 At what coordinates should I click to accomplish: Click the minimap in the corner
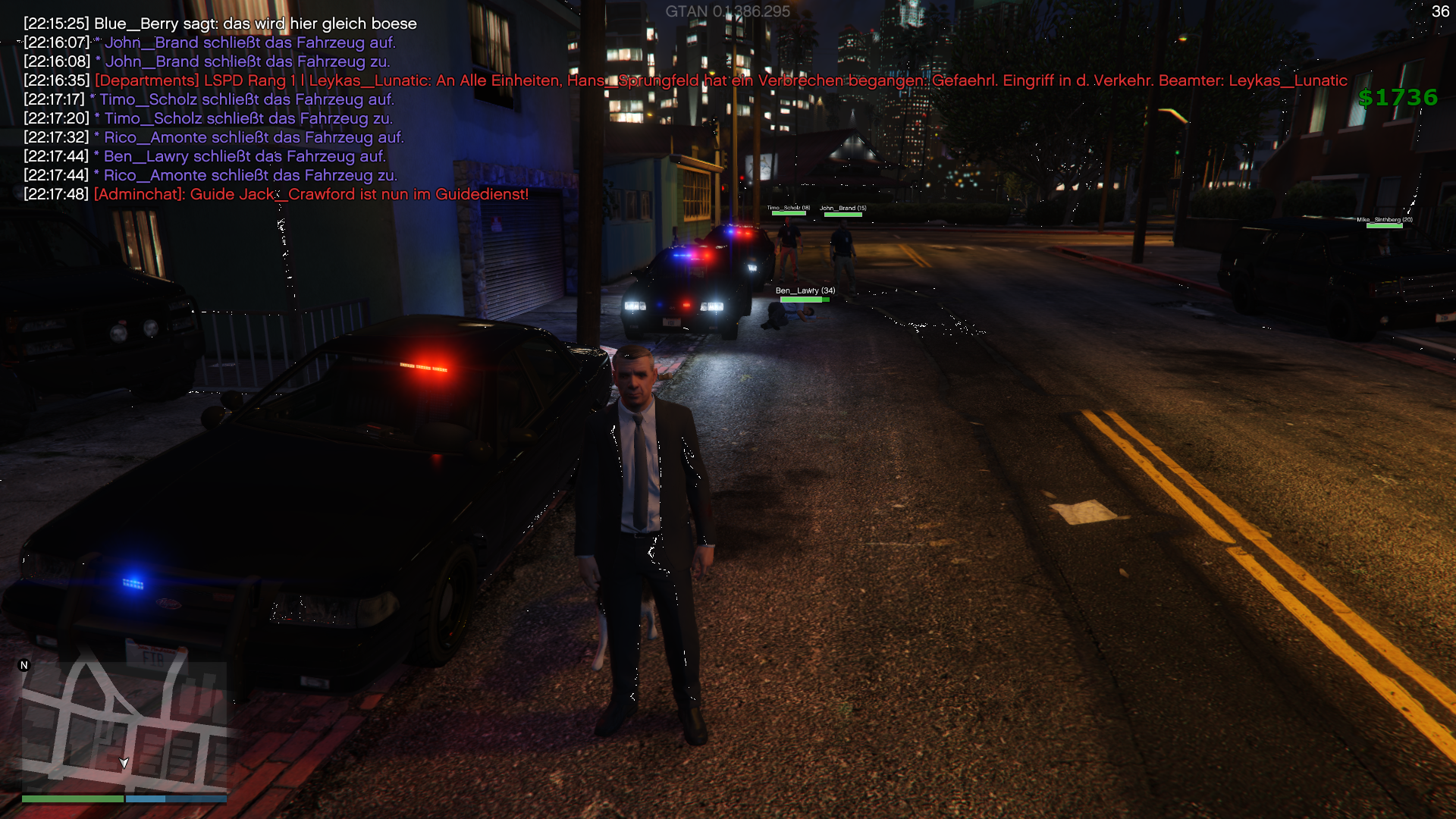click(124, 728)
